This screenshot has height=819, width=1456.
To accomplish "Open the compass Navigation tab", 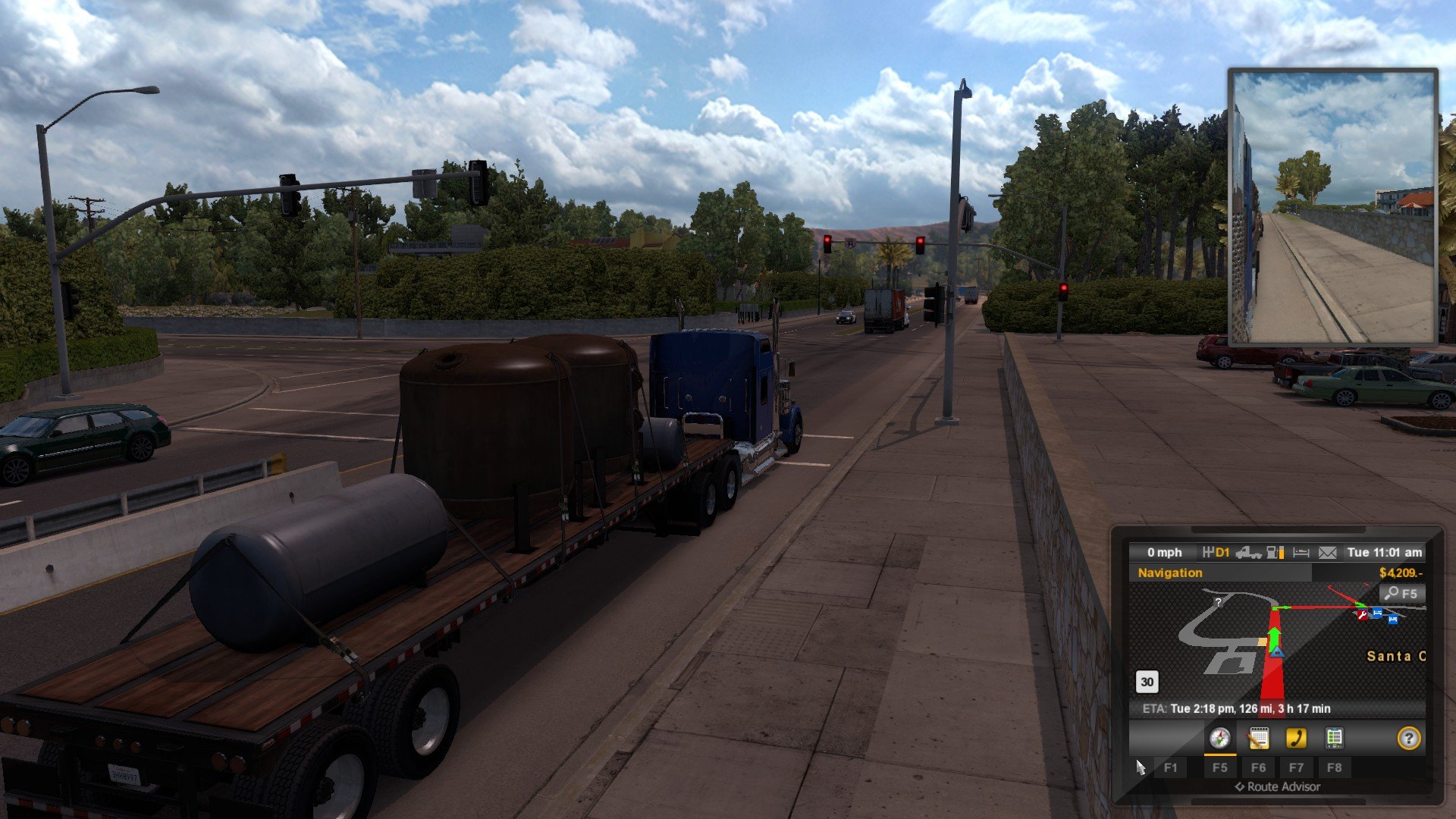I will 1219,738.
